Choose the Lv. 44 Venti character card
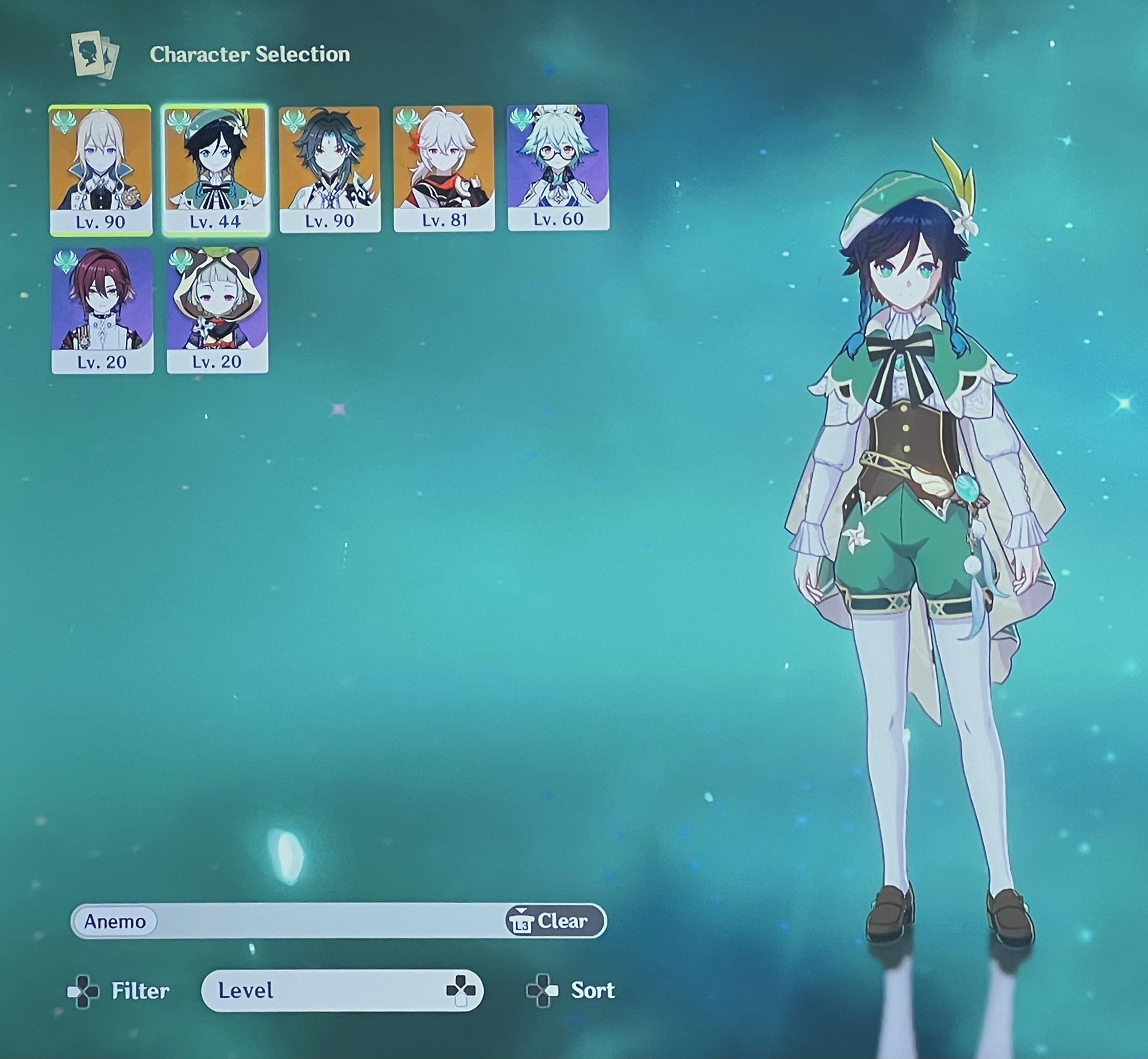The width and height of the screenshot is (1148, 1059). [215, 170]
